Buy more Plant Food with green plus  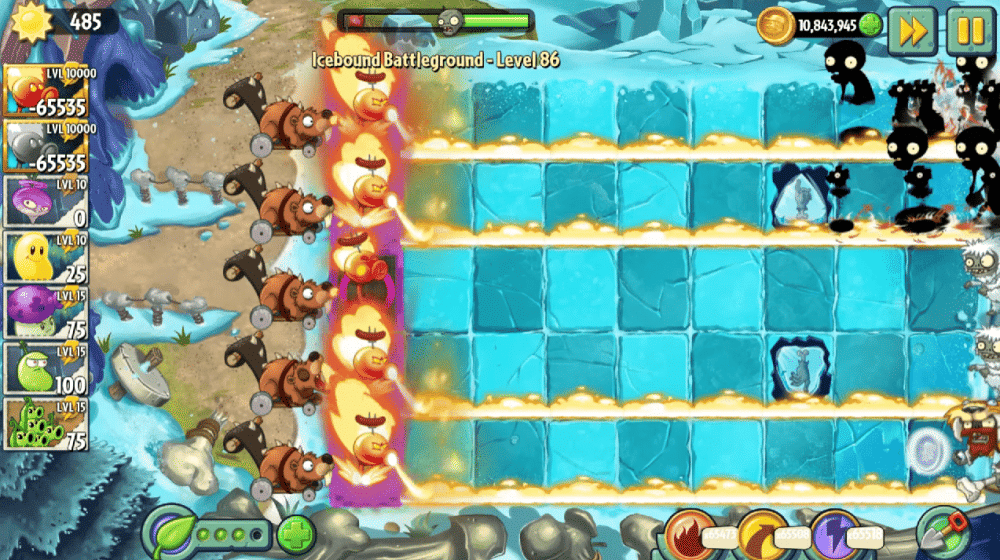tap(295, 534)
